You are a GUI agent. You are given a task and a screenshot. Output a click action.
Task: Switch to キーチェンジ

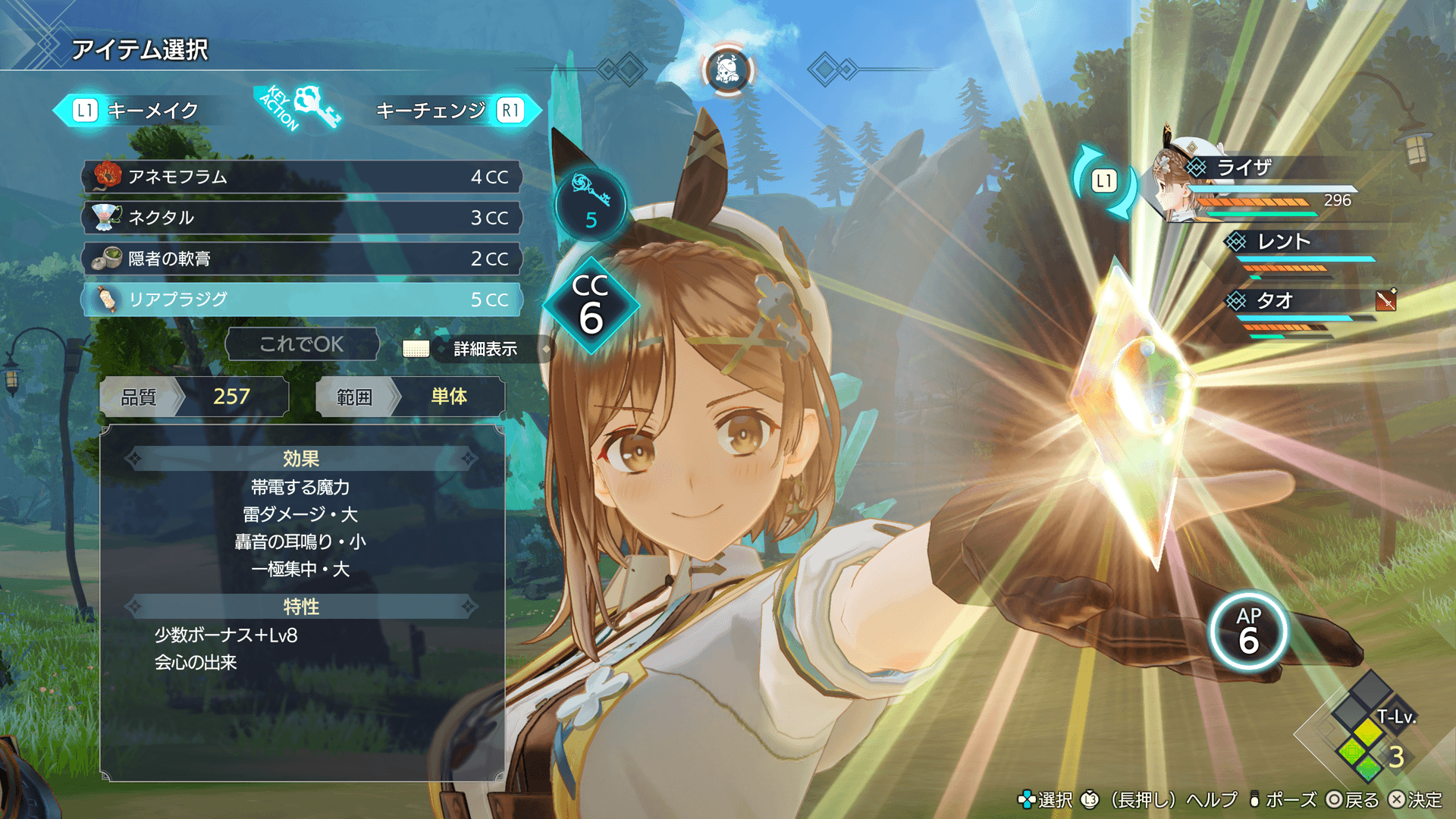(x=449, y=111)
